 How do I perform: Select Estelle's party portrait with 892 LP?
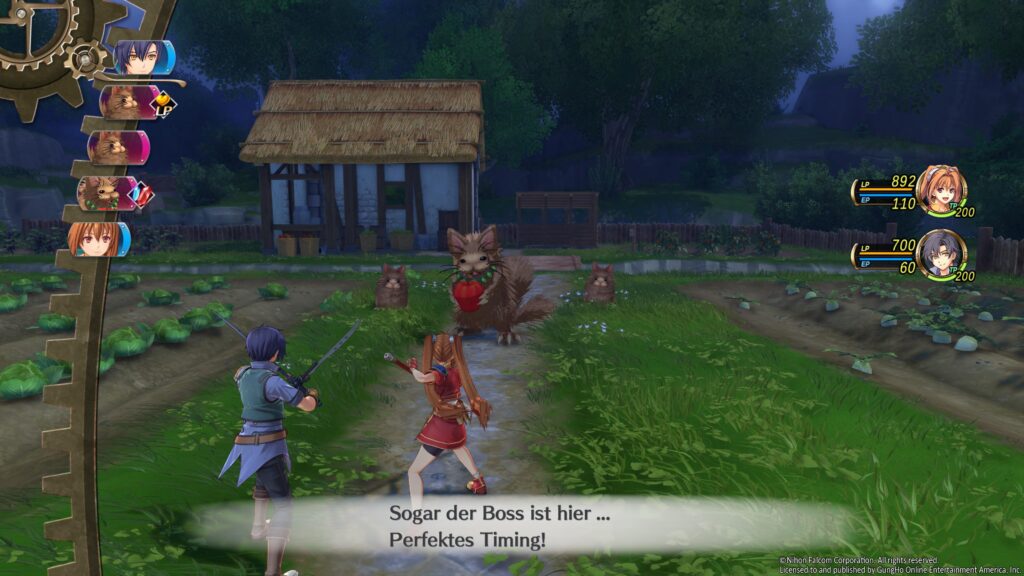[x=939, y=190]
